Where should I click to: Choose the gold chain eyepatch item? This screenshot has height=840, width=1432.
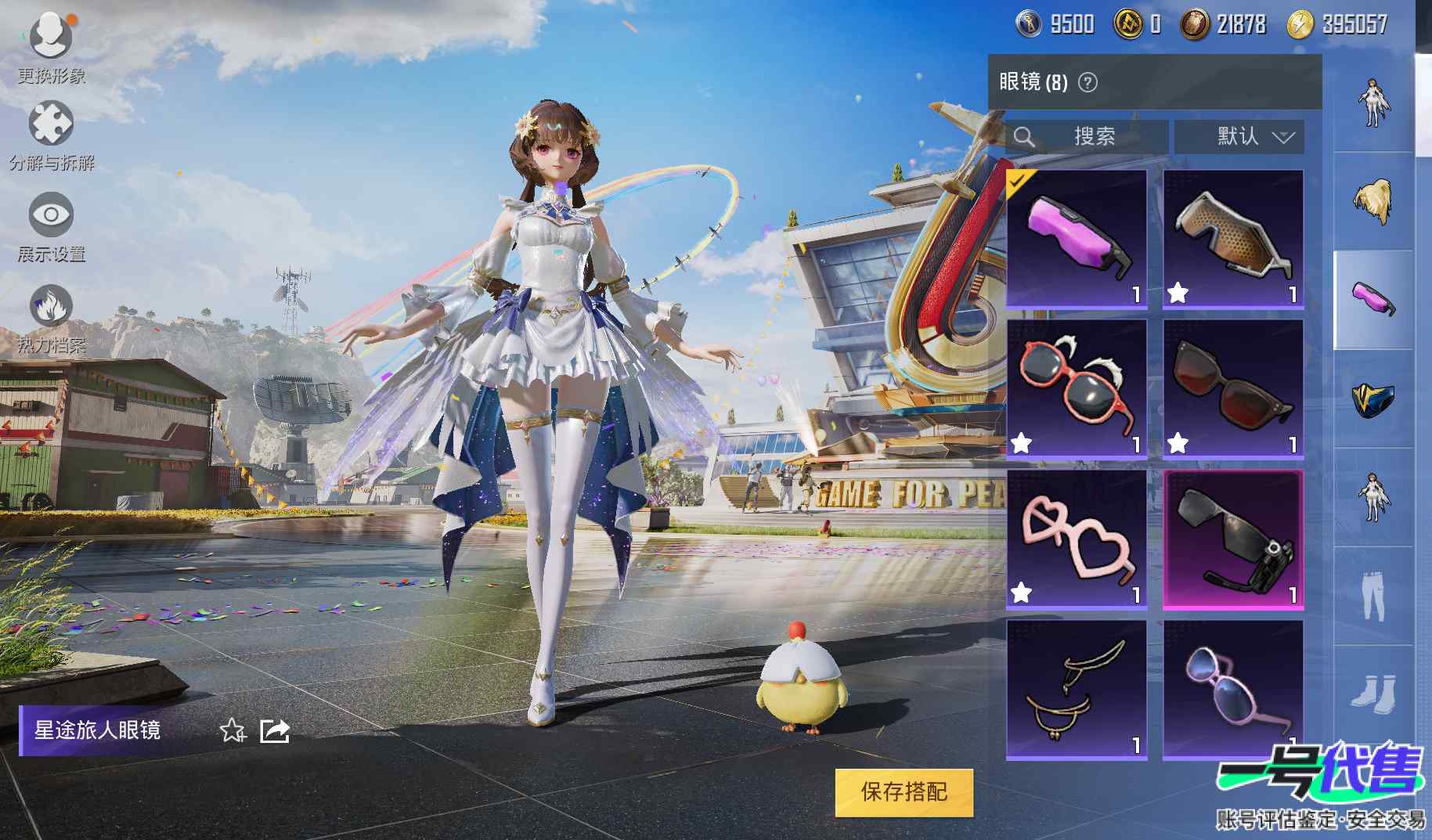pyautogui.click(x=1077, y=689)
